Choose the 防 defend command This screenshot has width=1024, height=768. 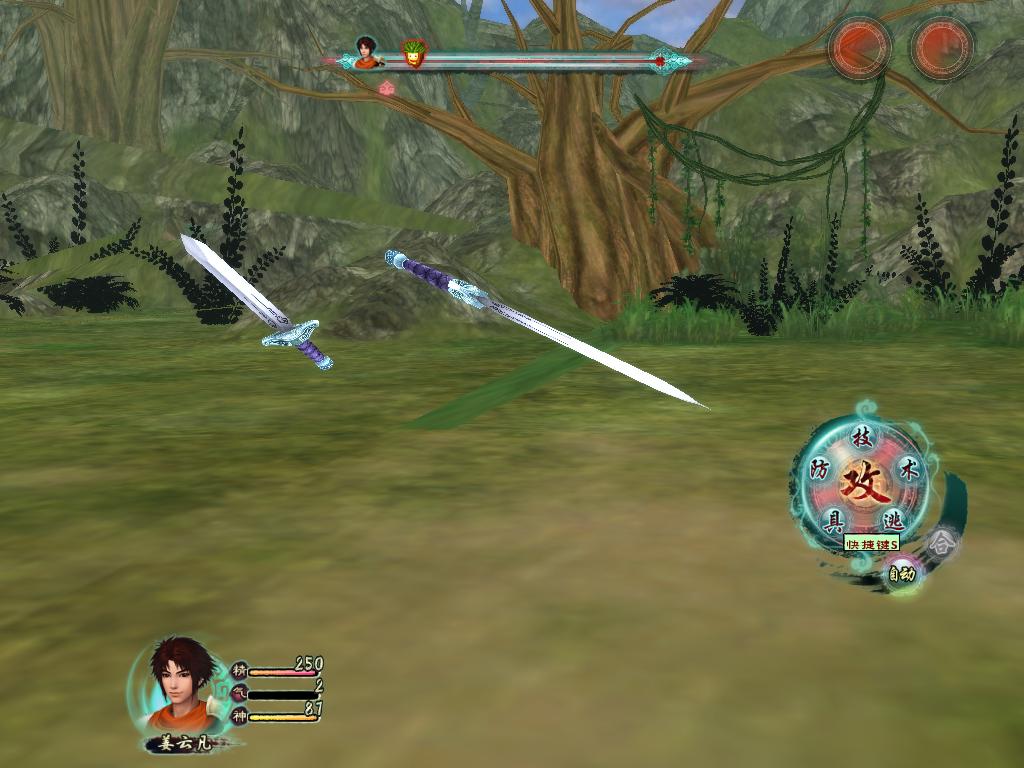pos(820,469)
